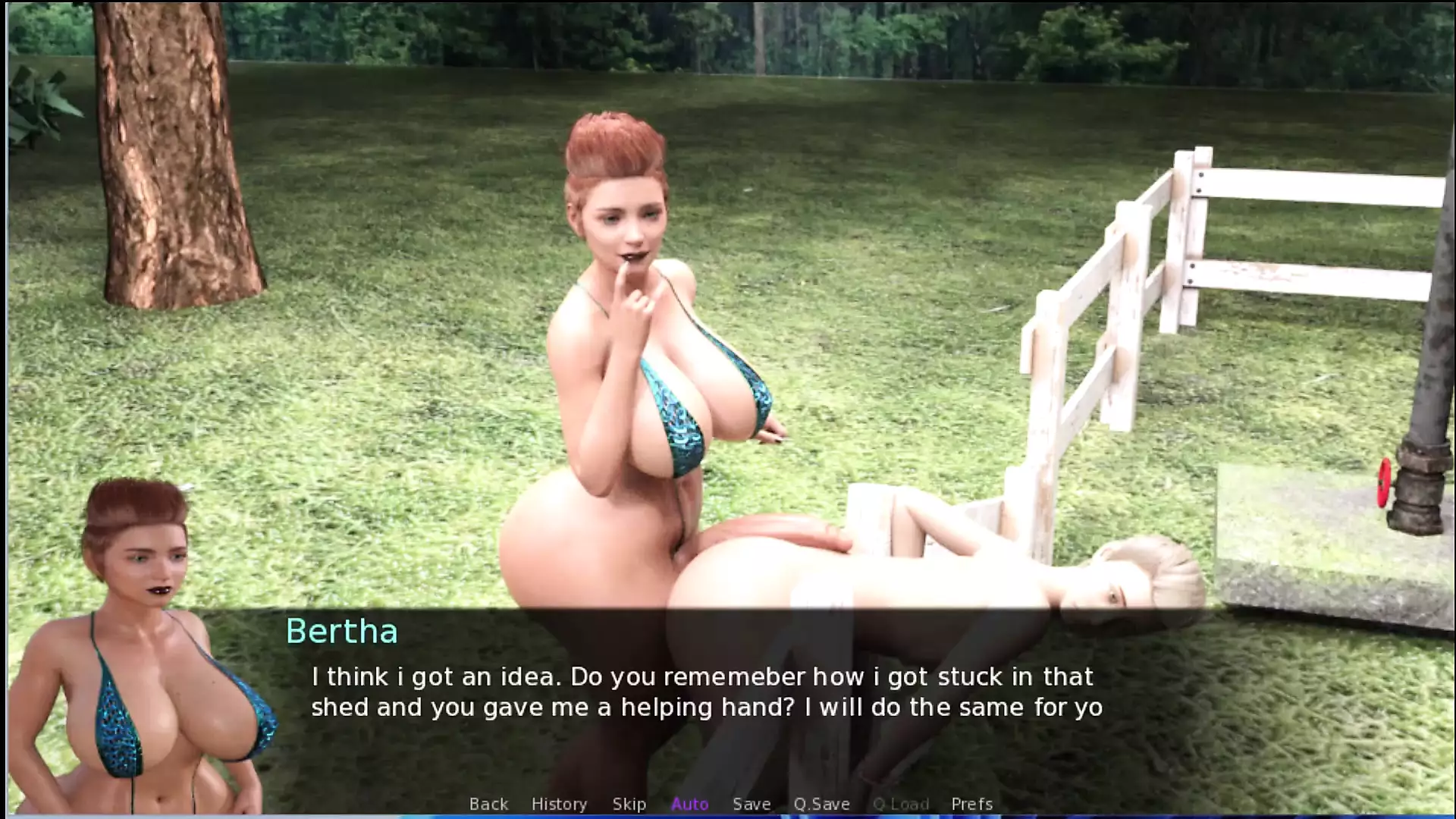This screenshot has width=1456, height=819.
Task: Go back to the previous dialogue line
Action: point(488,804)
